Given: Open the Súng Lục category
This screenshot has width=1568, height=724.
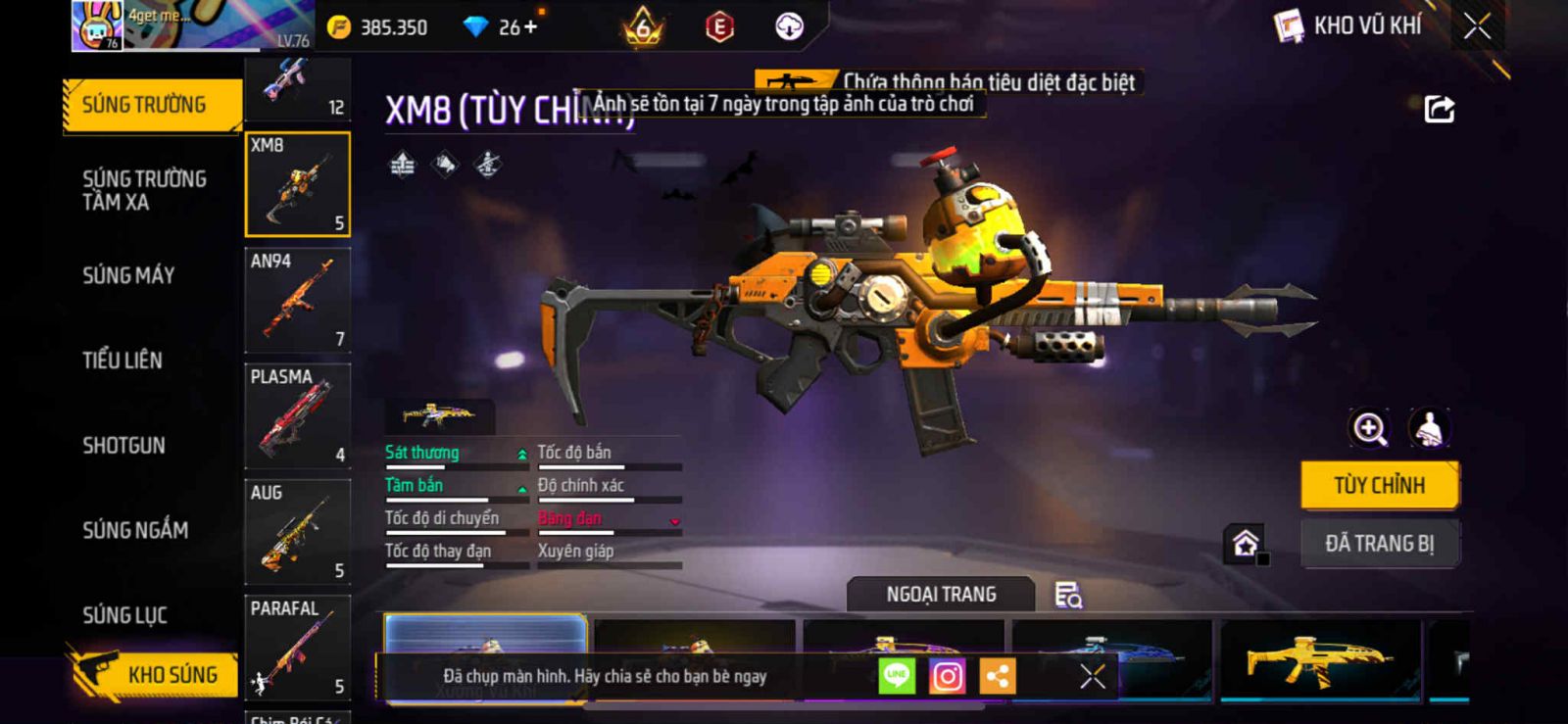Looking at the screenshot, I should (x=124, y=615).
